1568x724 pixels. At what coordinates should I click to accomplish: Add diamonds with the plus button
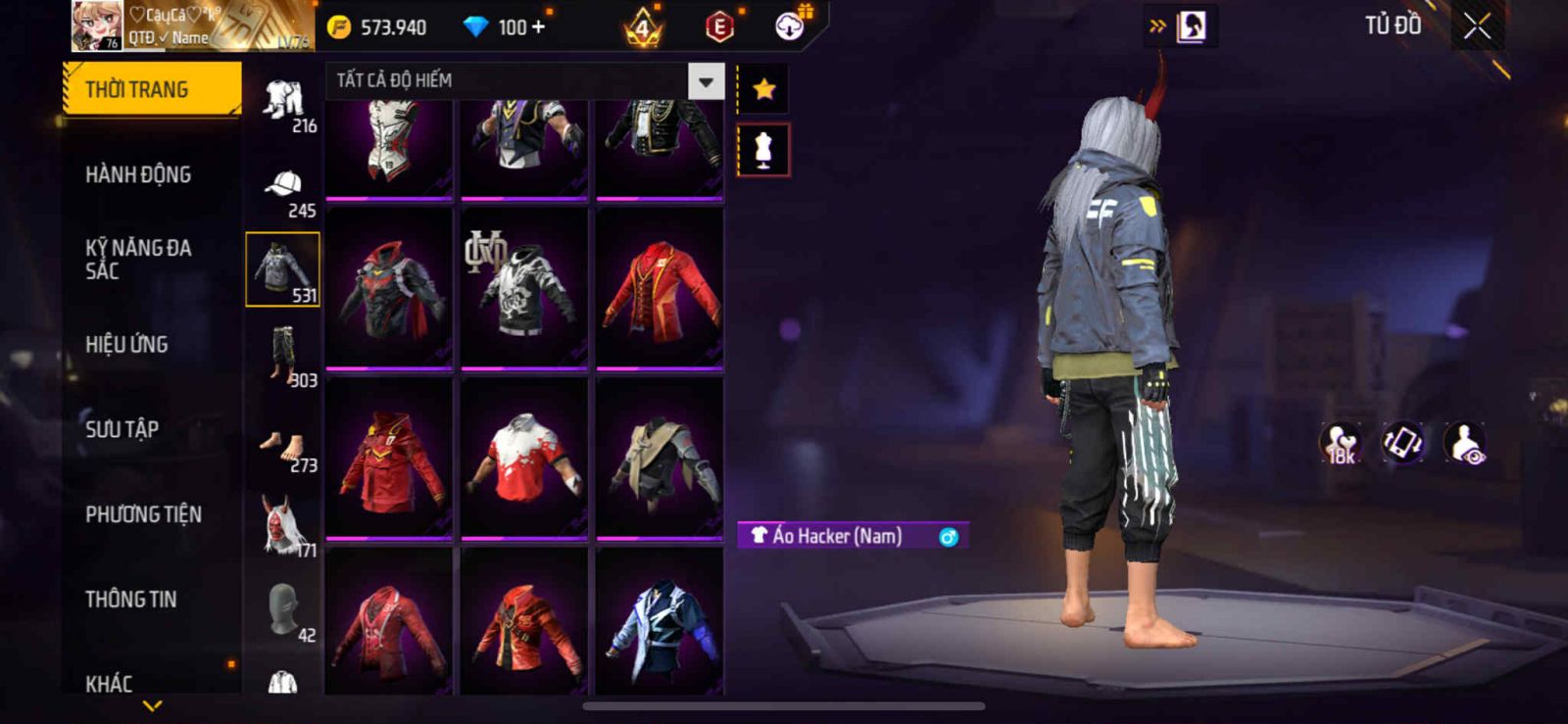(538, 26)
